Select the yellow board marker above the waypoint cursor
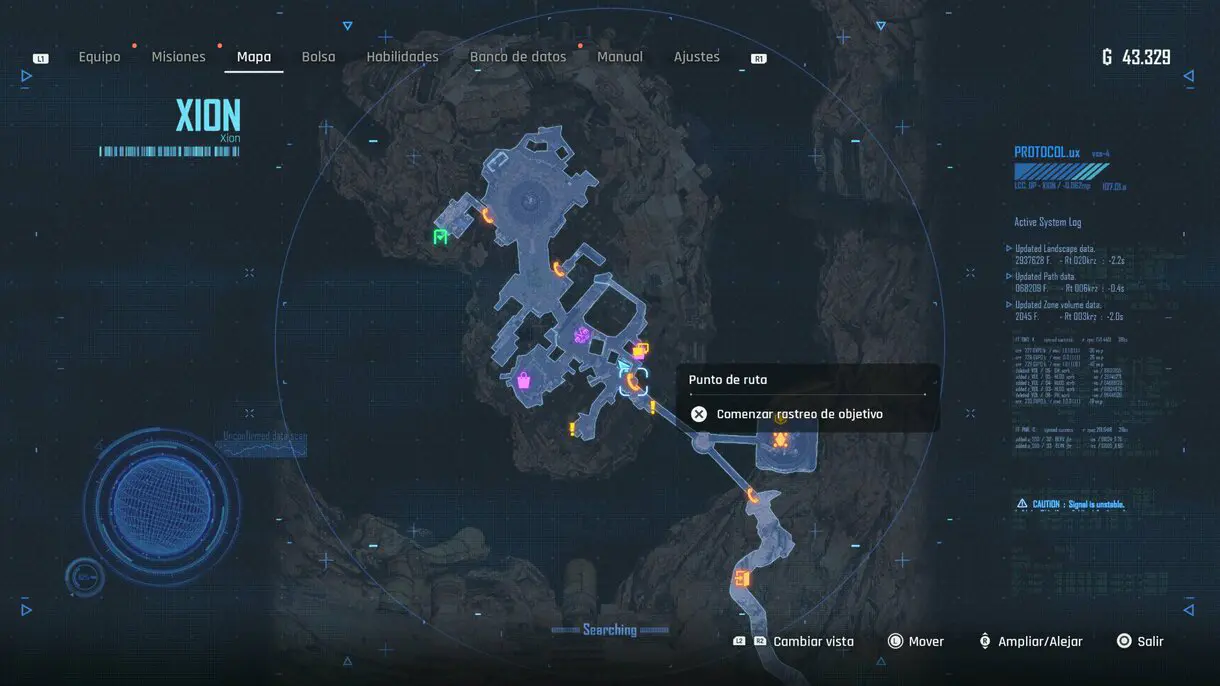 click(640, 350)
